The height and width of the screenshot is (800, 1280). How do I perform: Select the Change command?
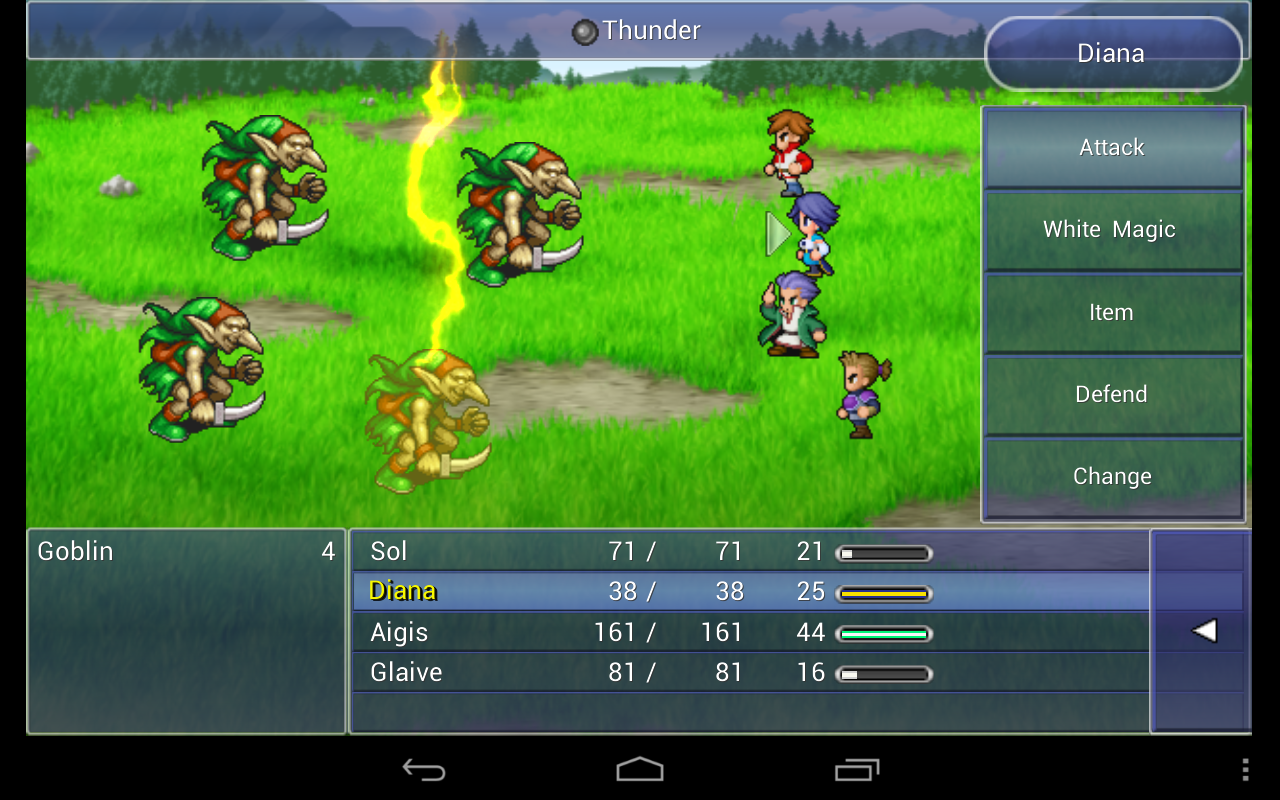point(1112,477)
